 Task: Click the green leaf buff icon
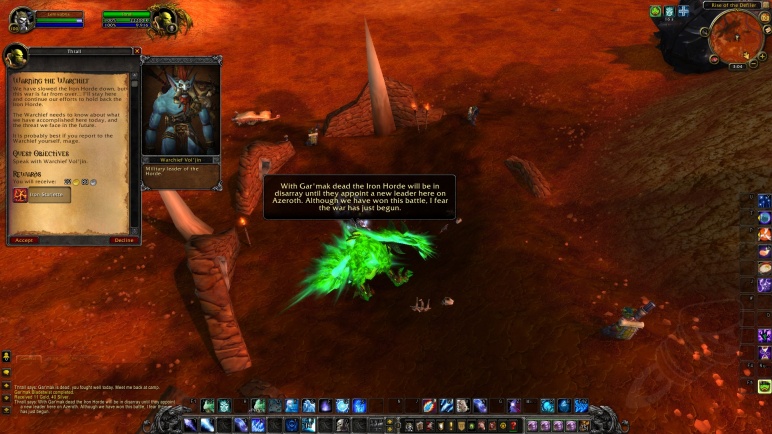(656, 11)
